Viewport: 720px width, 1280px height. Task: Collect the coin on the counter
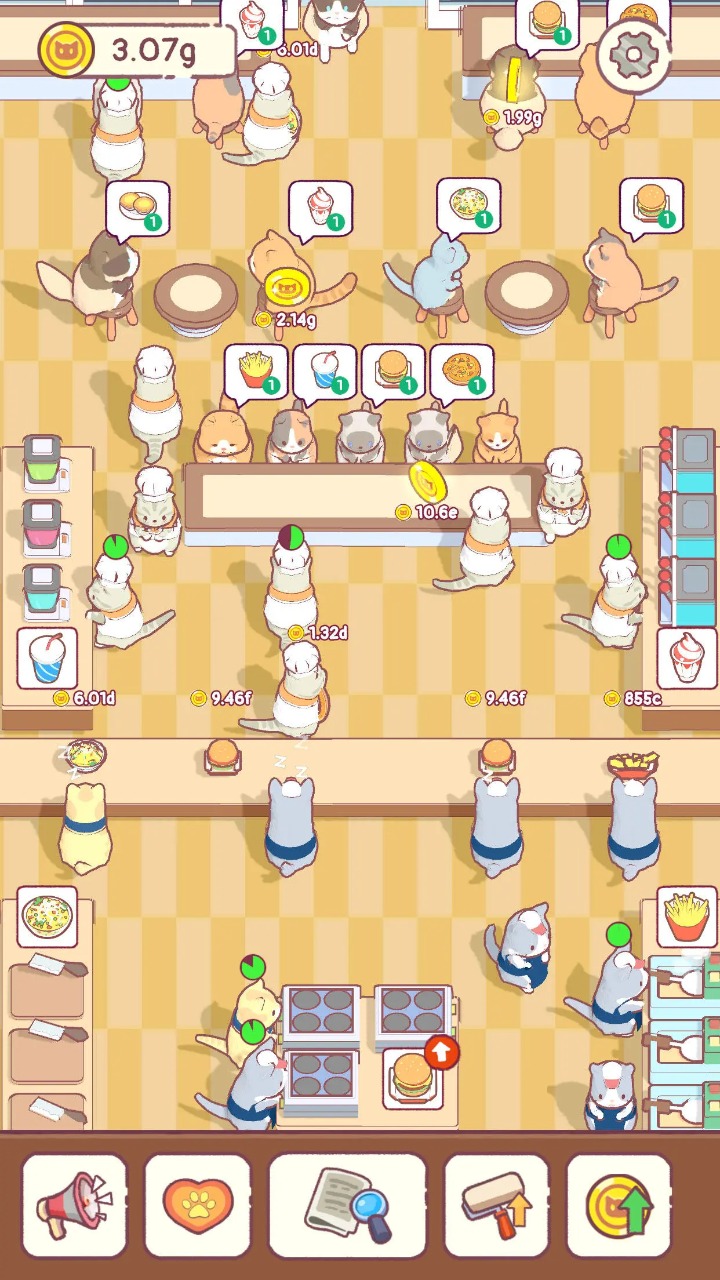[428, 483]
